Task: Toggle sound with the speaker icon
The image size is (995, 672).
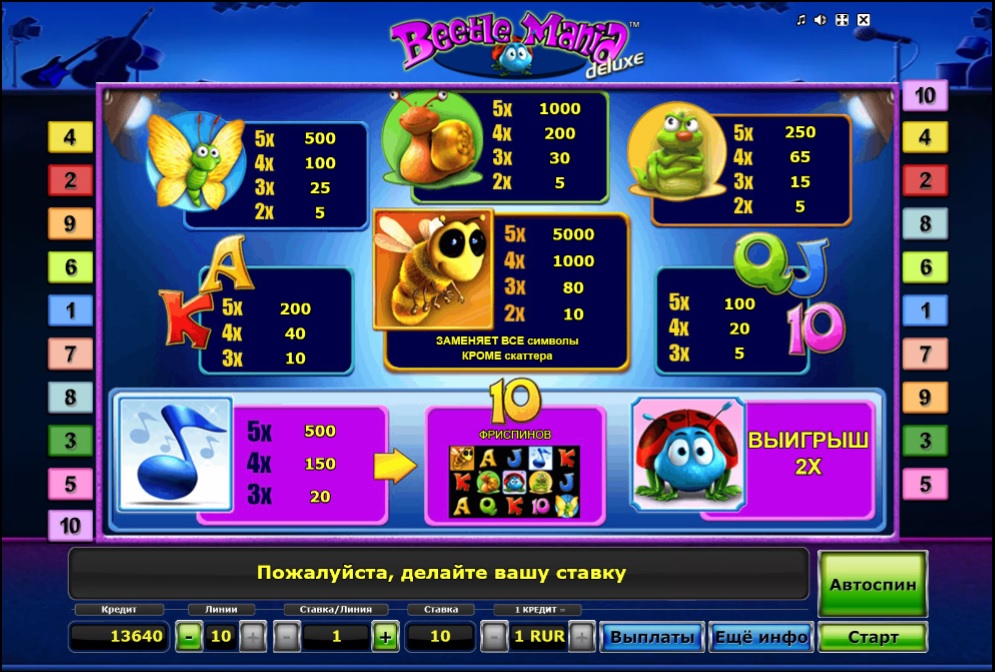Action: 821,20
